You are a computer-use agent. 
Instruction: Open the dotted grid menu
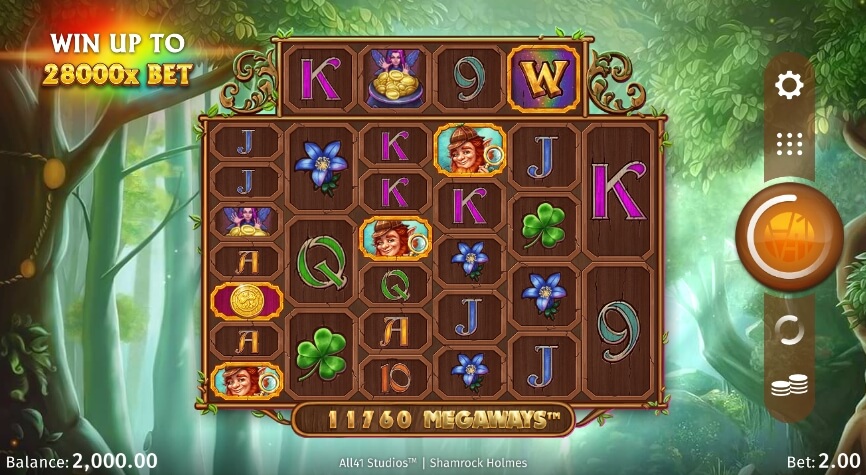[x=789, y=144]
